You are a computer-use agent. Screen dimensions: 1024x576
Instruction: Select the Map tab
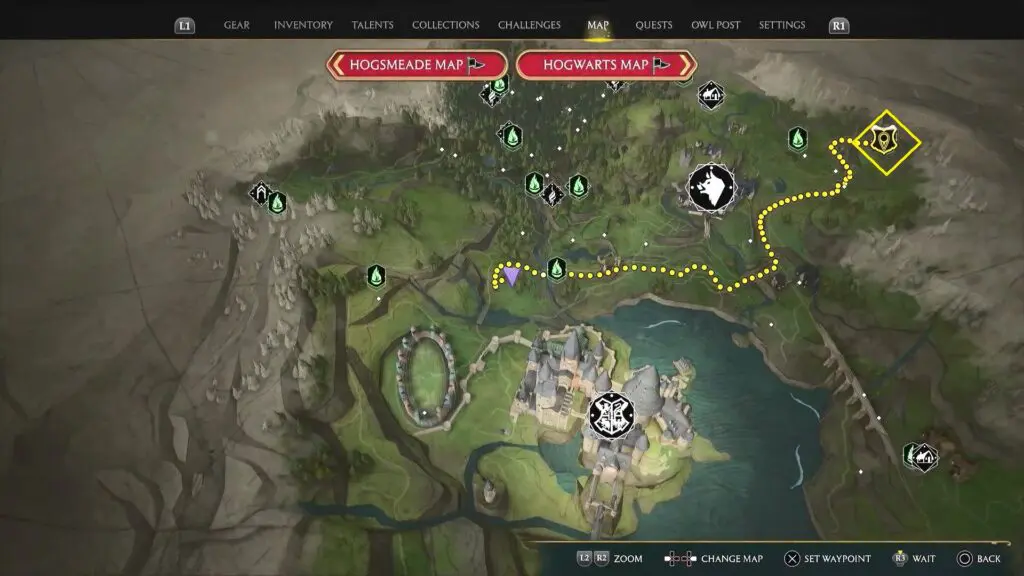[x=598, y=25]
